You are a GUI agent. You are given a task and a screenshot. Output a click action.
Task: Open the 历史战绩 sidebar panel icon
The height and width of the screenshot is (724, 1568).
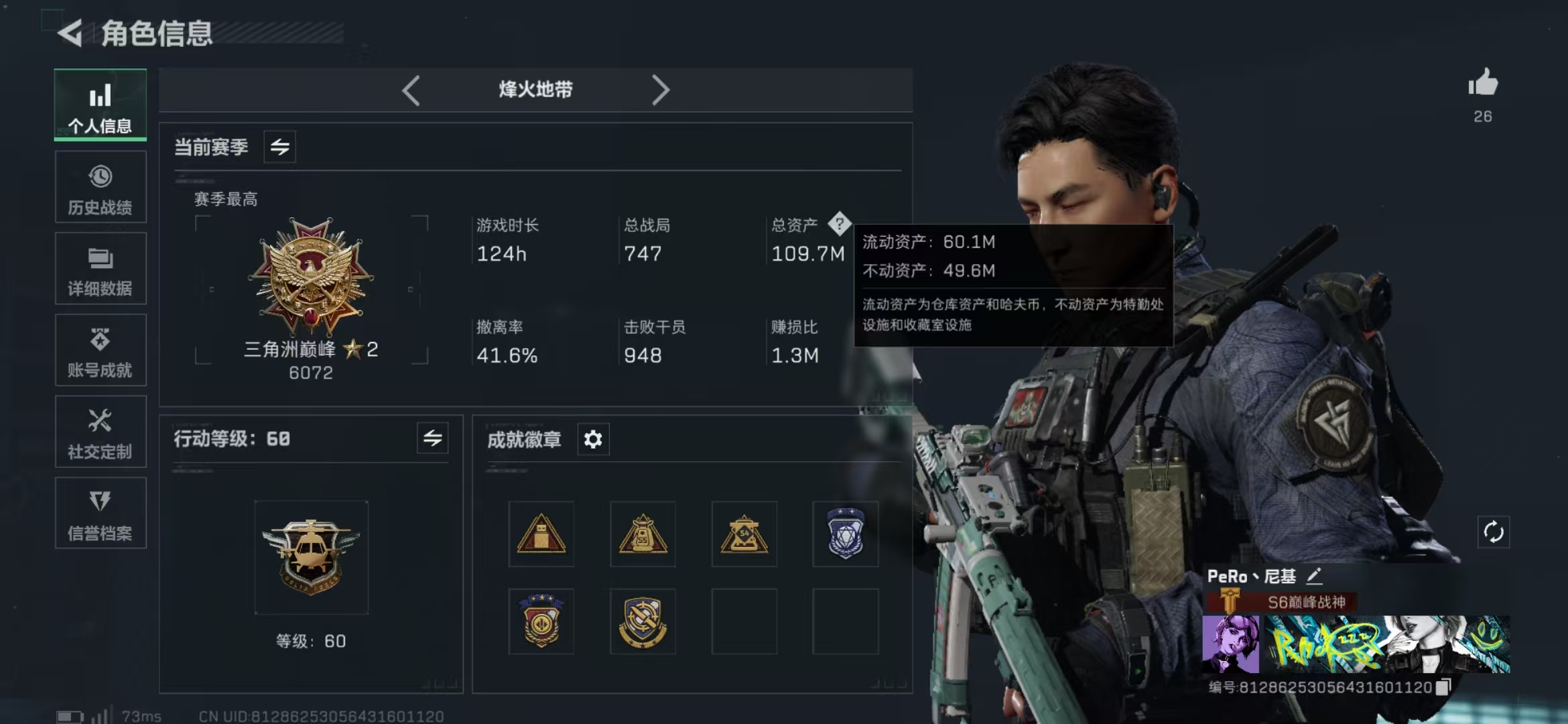(99, 188)
